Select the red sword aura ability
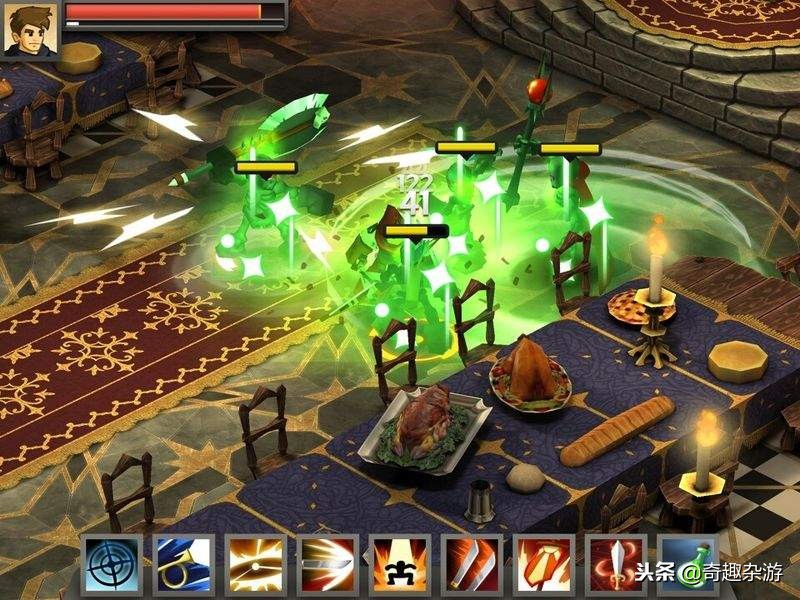This screenshot has width=800, height=600. coord(615,566)
